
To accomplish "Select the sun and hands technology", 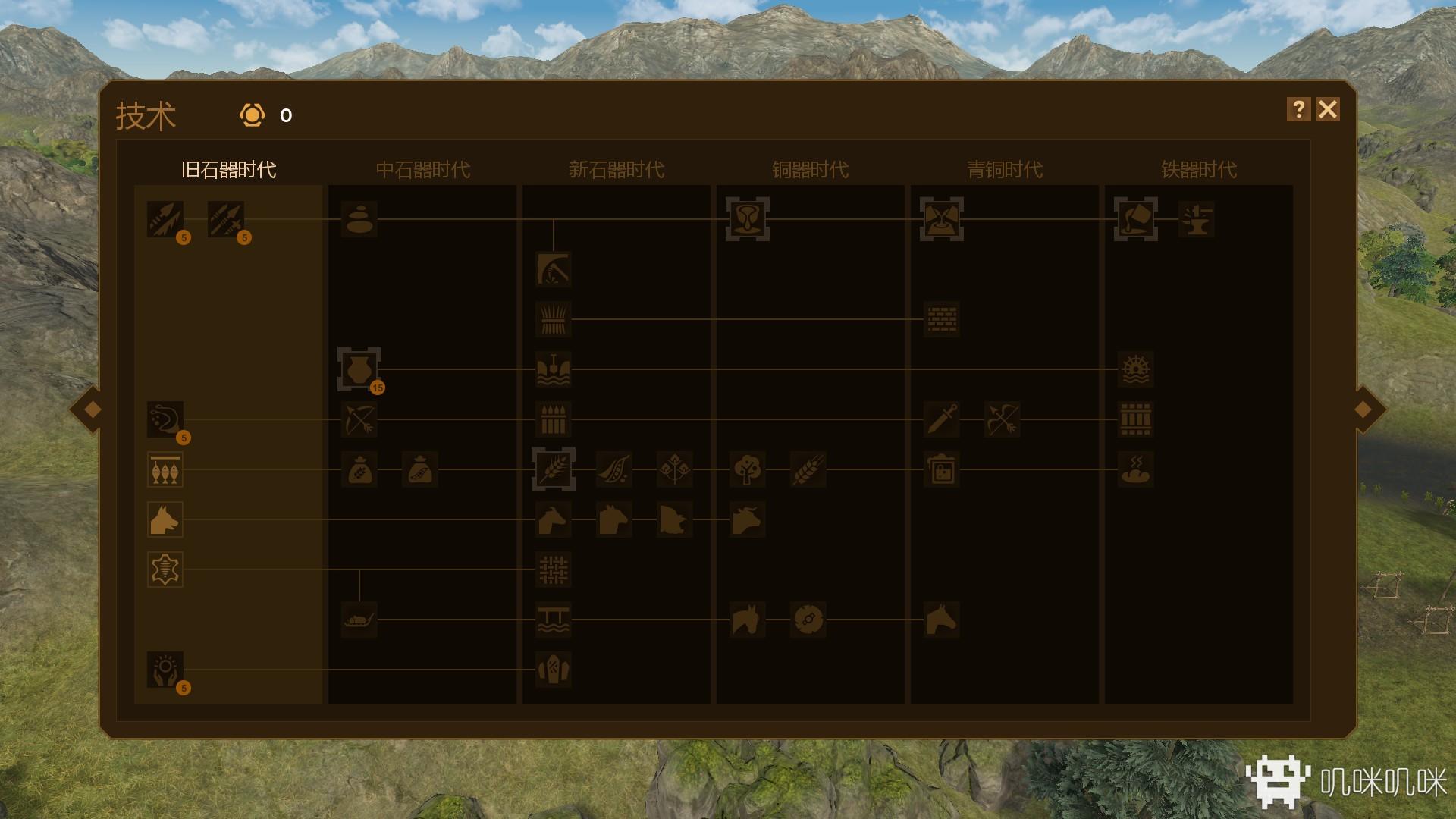I will (165, 670).
